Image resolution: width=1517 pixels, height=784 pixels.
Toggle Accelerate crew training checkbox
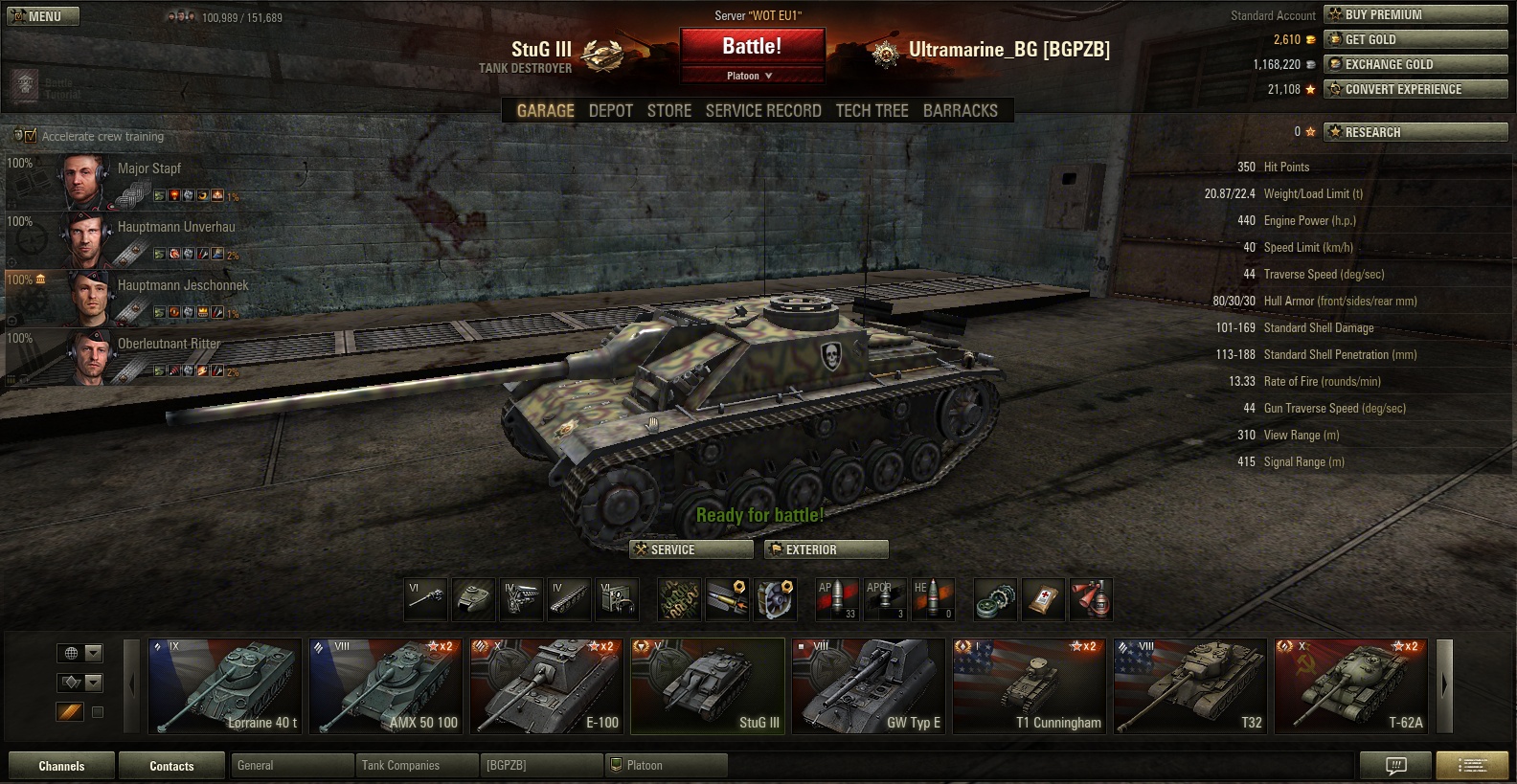click(30, 136)
